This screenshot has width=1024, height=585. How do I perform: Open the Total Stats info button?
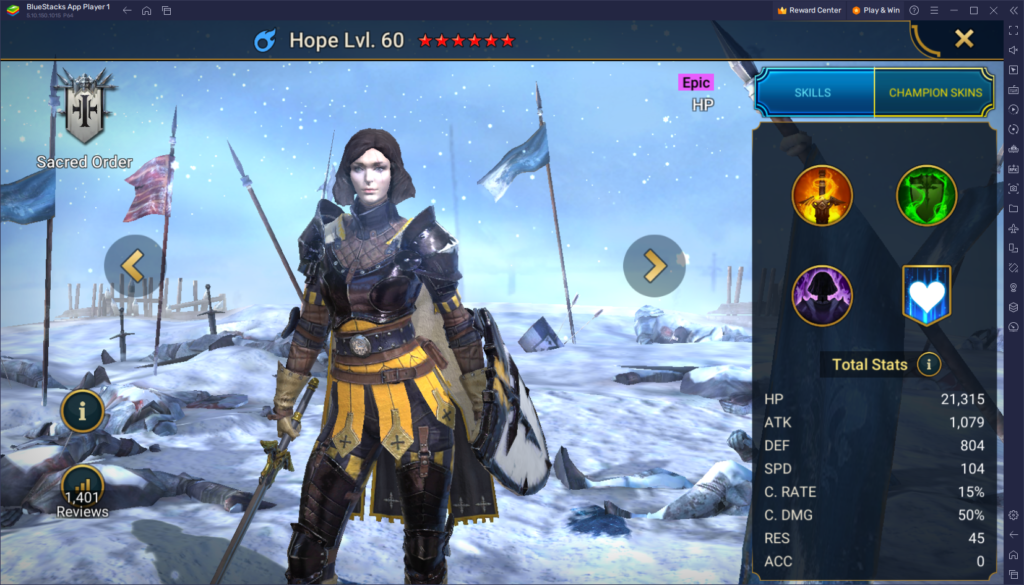929,364
